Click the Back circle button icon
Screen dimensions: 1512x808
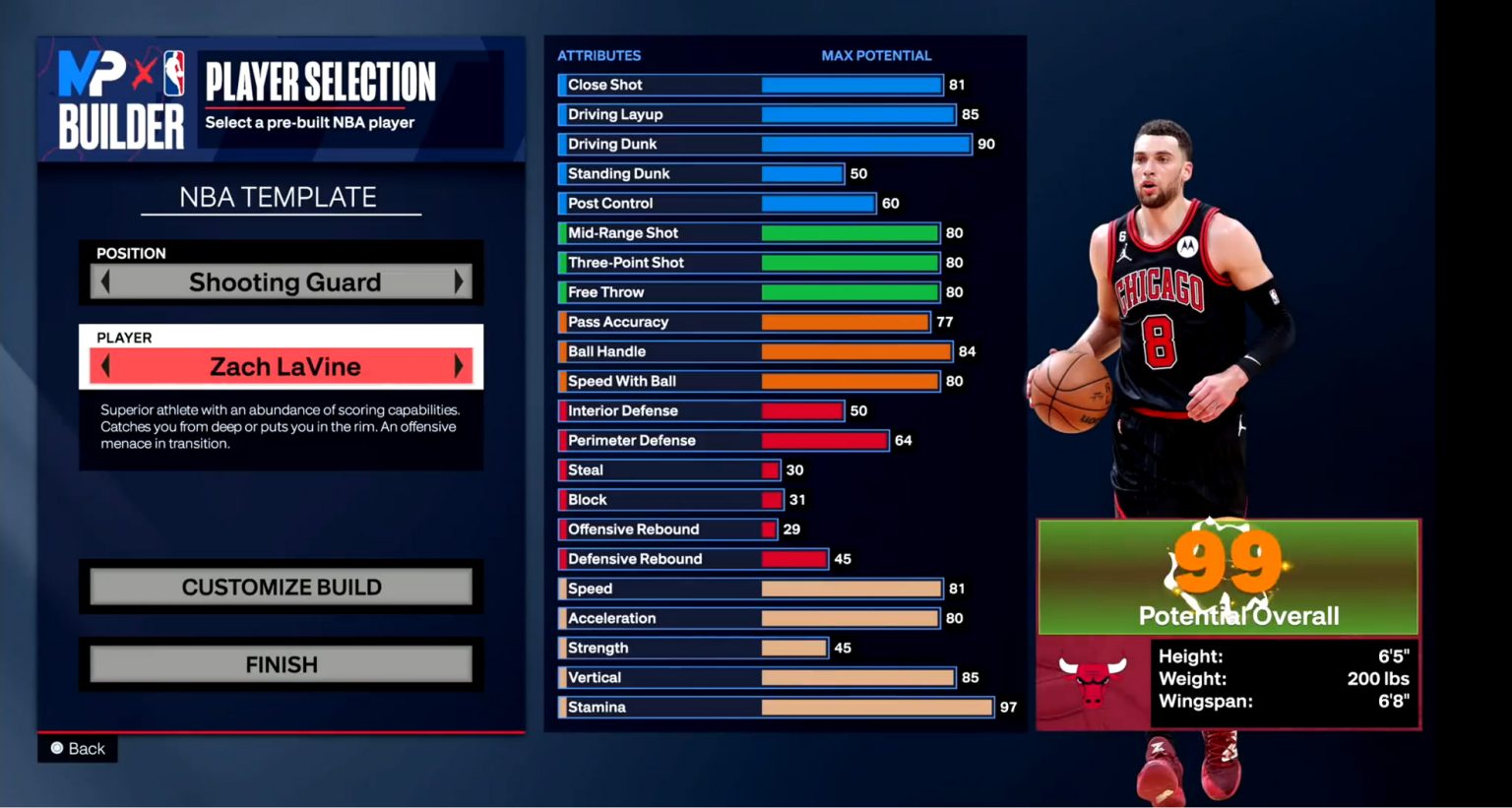(x=59, y=748)
